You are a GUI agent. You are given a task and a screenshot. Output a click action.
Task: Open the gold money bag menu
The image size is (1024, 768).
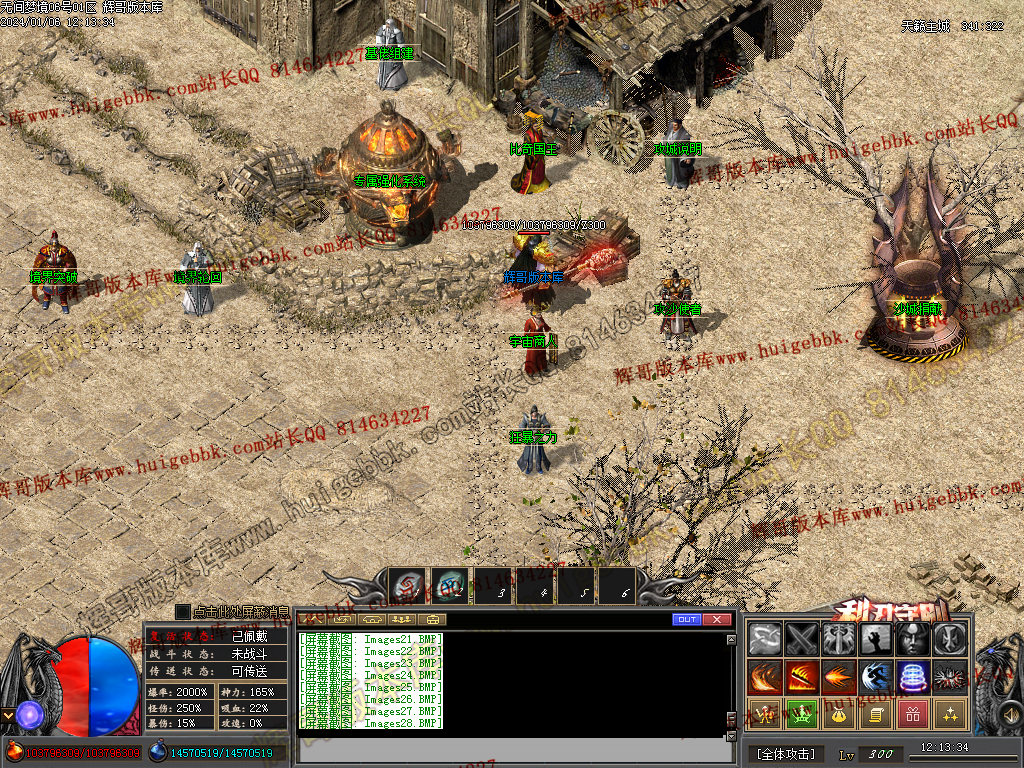838,714
